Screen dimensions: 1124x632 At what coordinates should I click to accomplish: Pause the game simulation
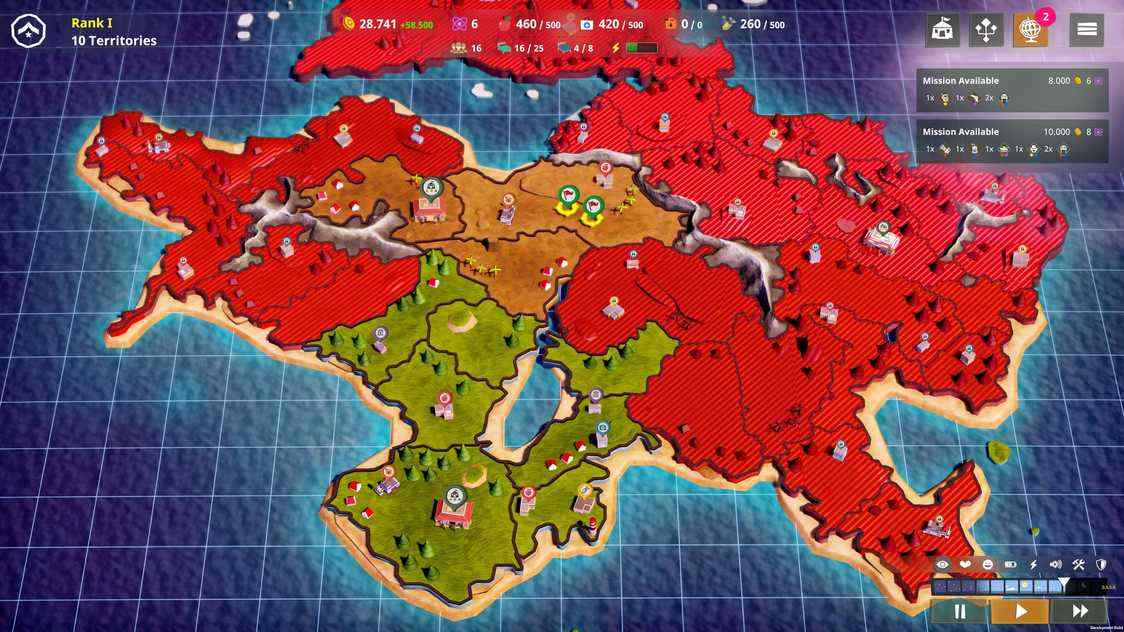[x=960, y=611]
